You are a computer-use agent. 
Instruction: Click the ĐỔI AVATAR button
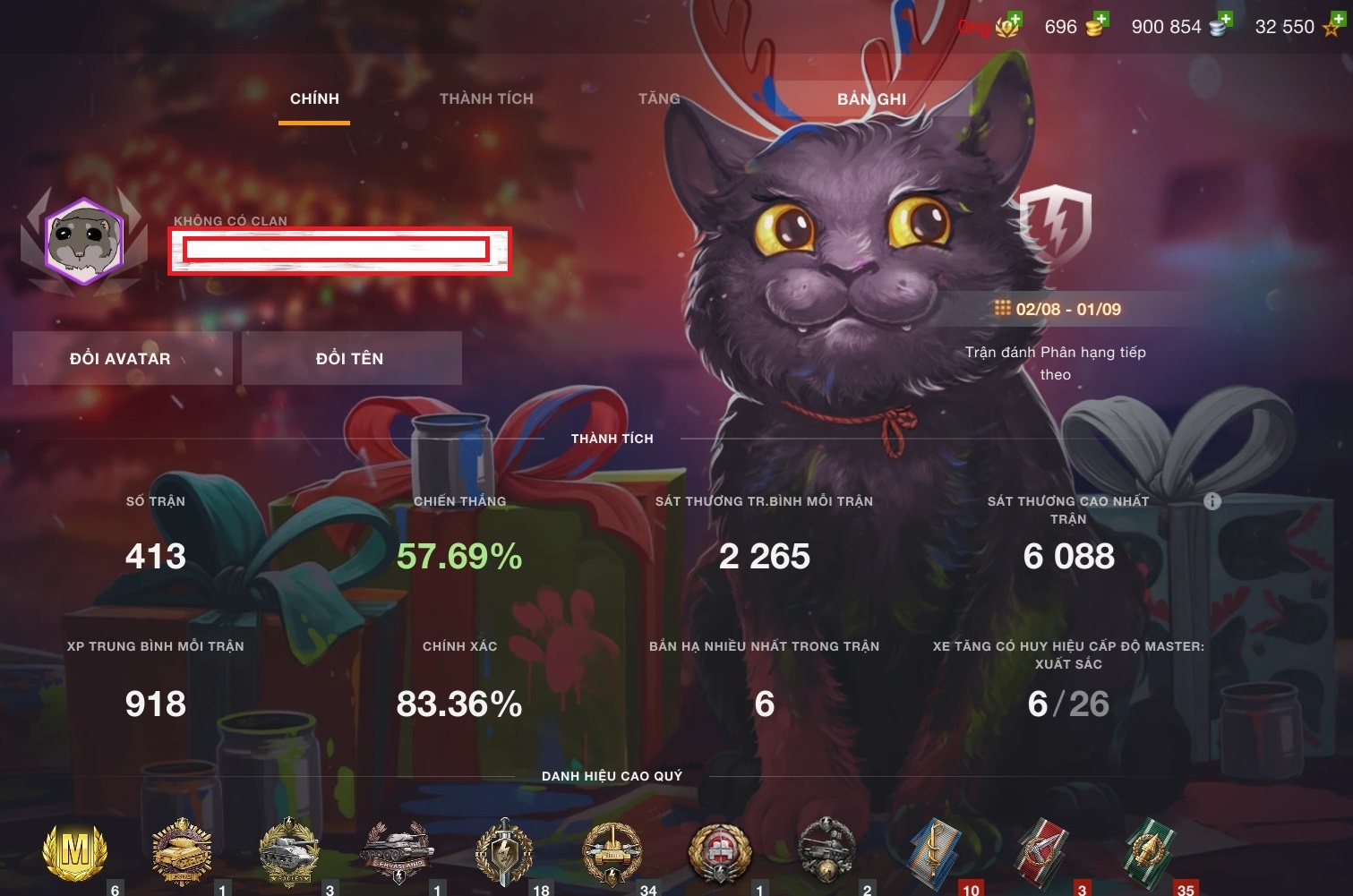pos(121,358)
